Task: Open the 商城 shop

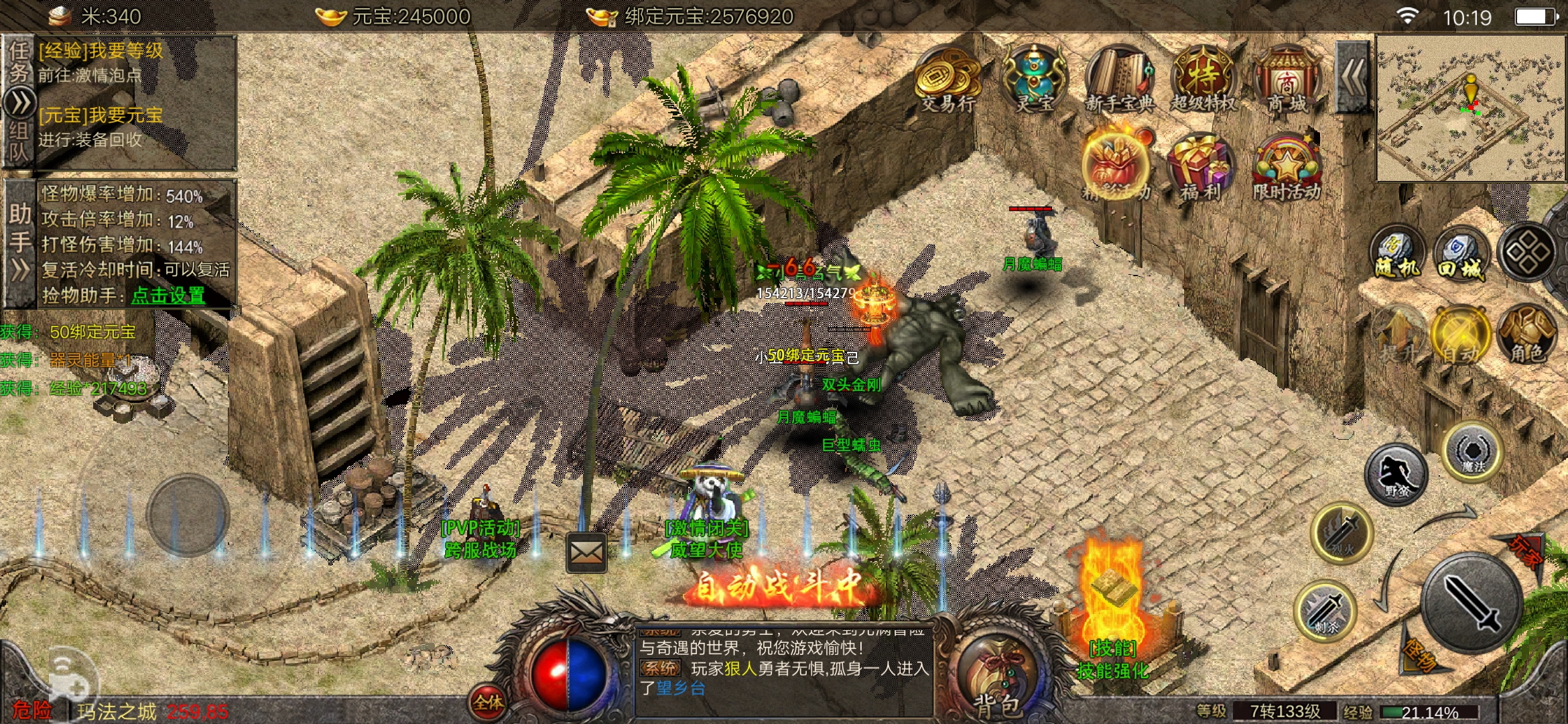Action: [1287, 80]
